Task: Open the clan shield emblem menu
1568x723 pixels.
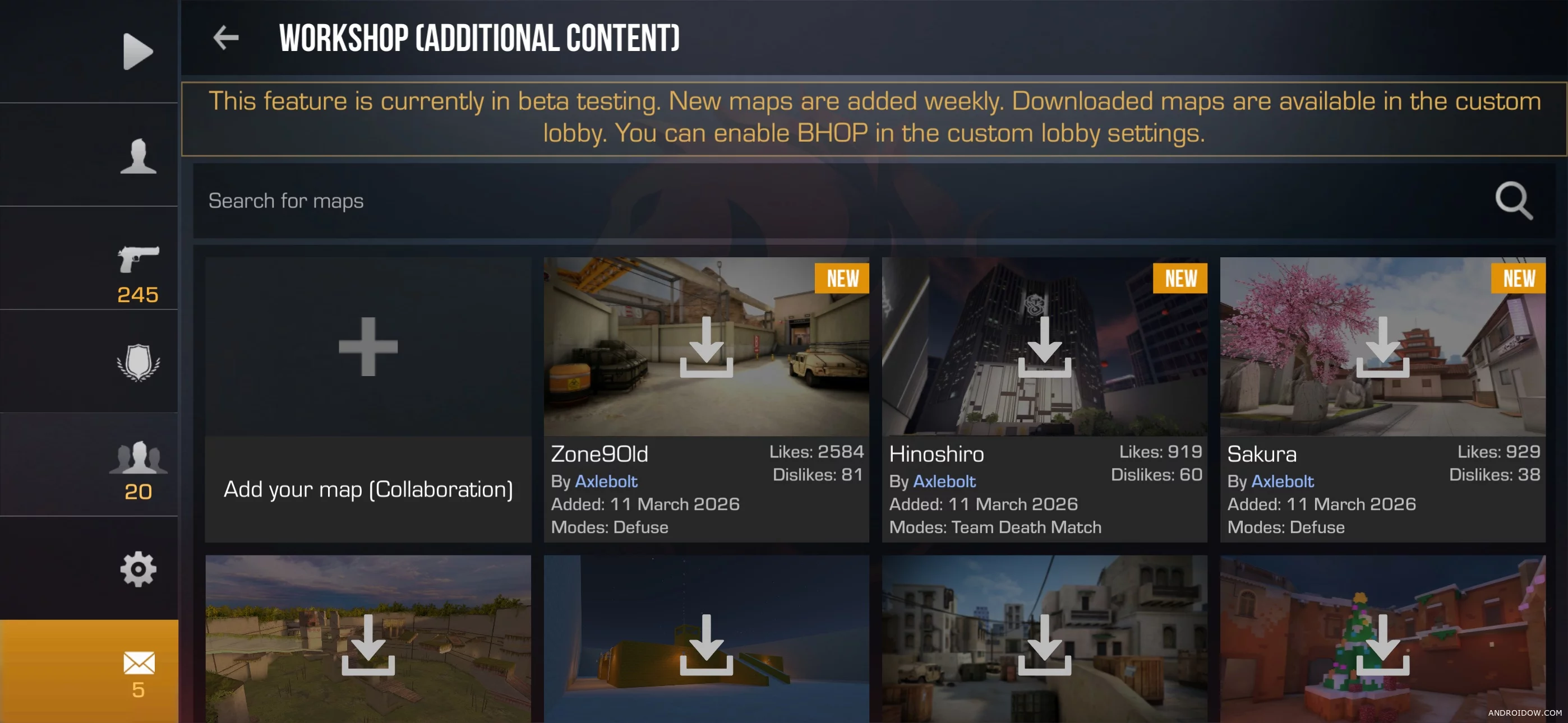Action: (138, 363)
